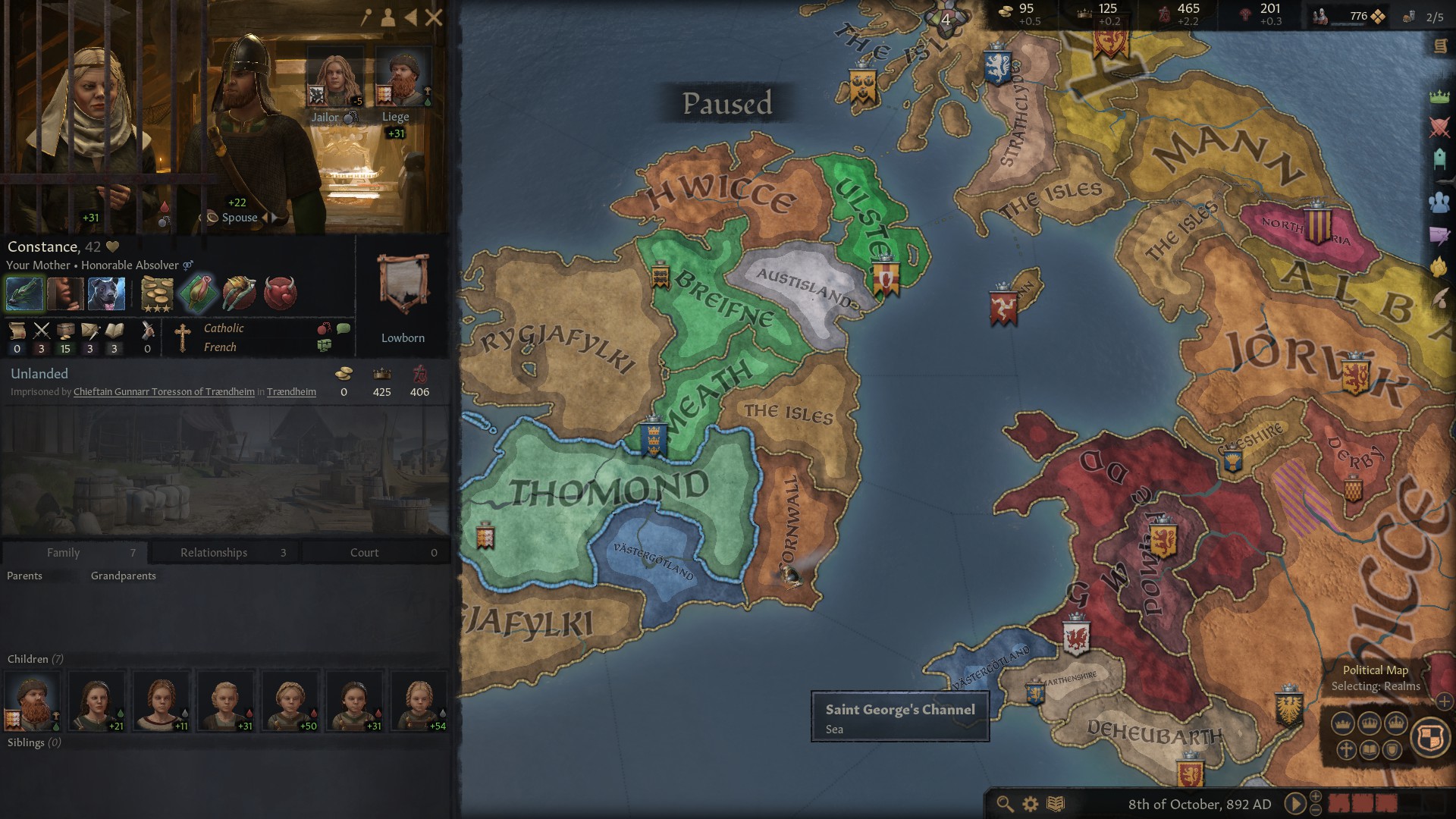Close the character panel

(x=434, y=17)
